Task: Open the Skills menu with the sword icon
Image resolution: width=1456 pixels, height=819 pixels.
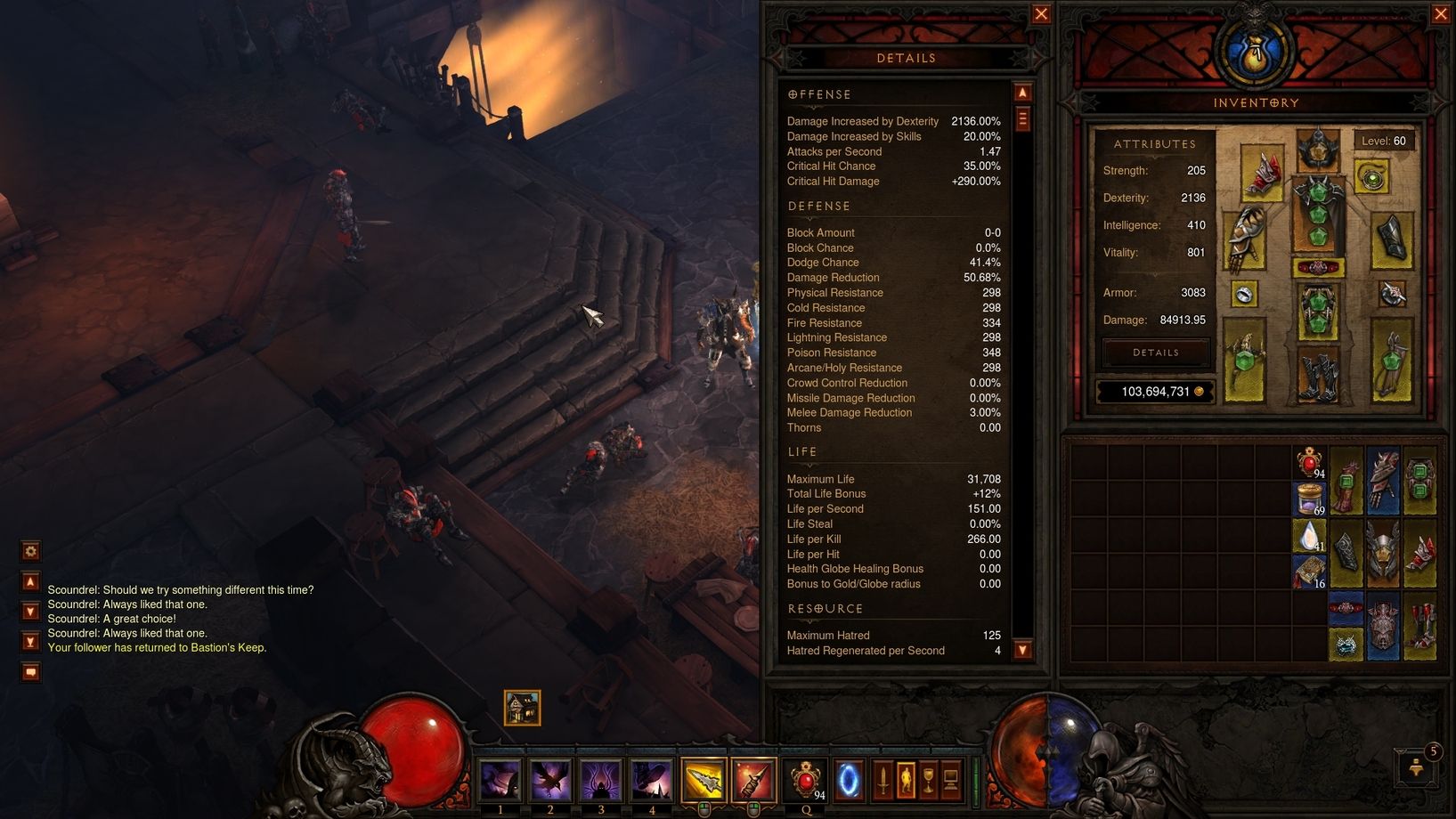Action: tap(883, 781)
